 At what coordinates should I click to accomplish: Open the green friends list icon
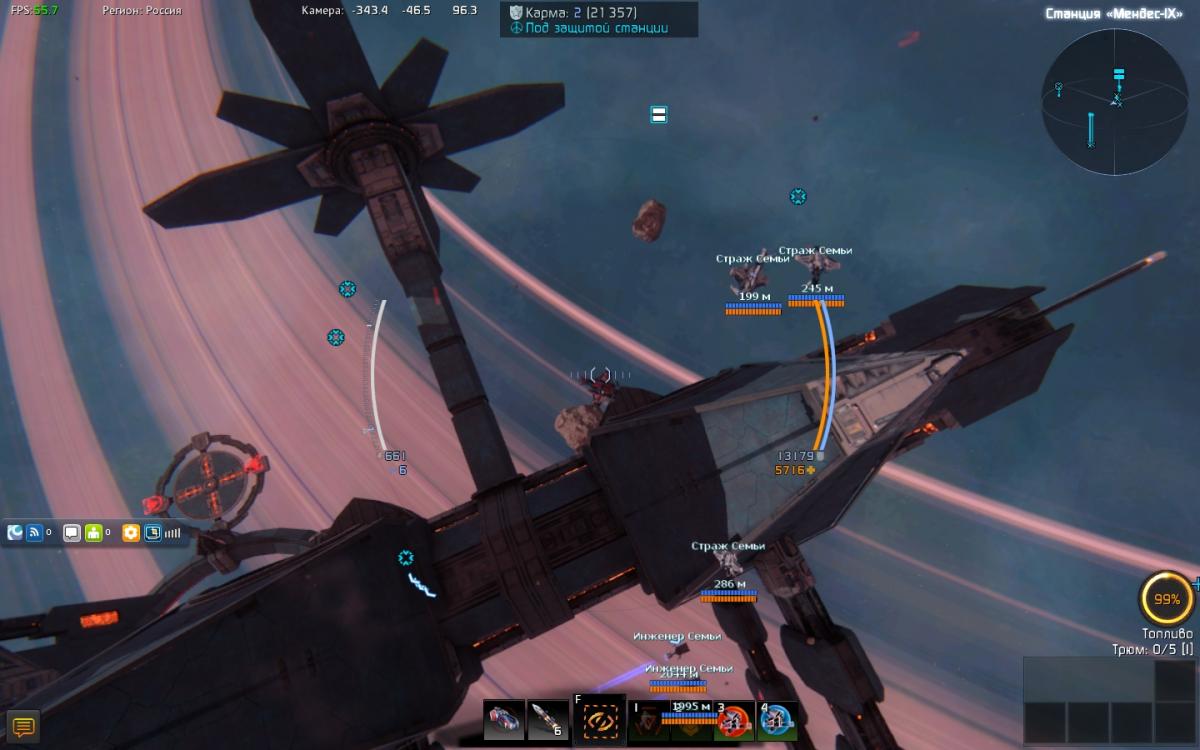pos(95,533)
